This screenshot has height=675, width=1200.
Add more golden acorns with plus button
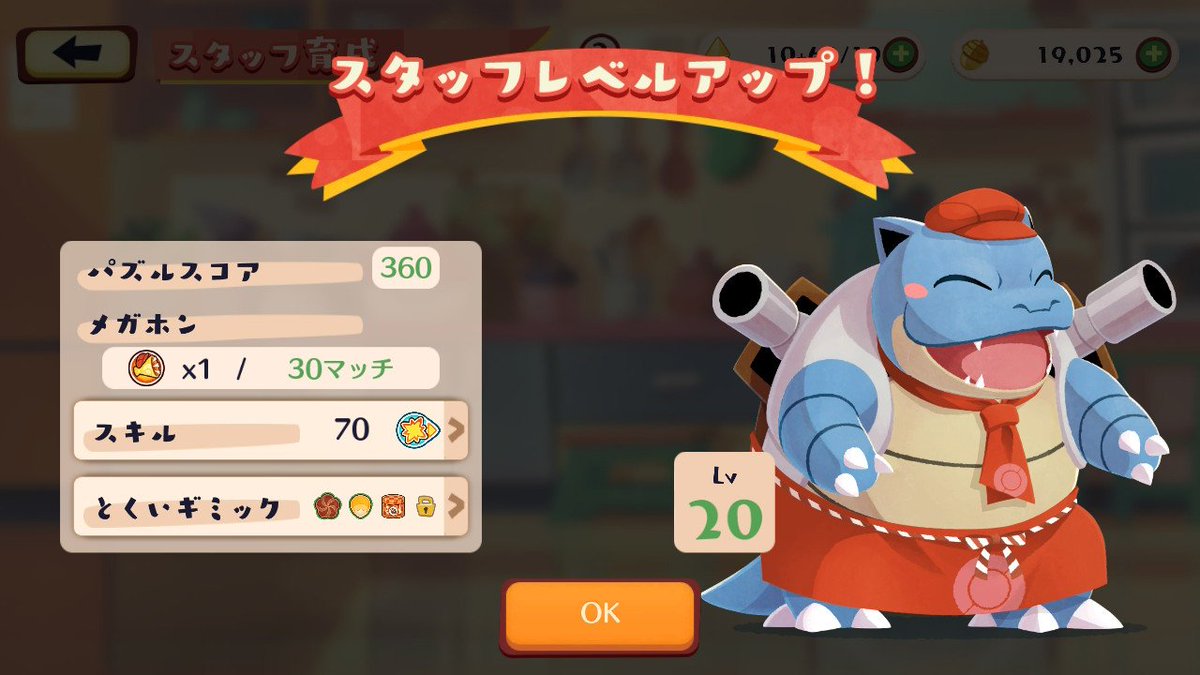click(1155, 54)
